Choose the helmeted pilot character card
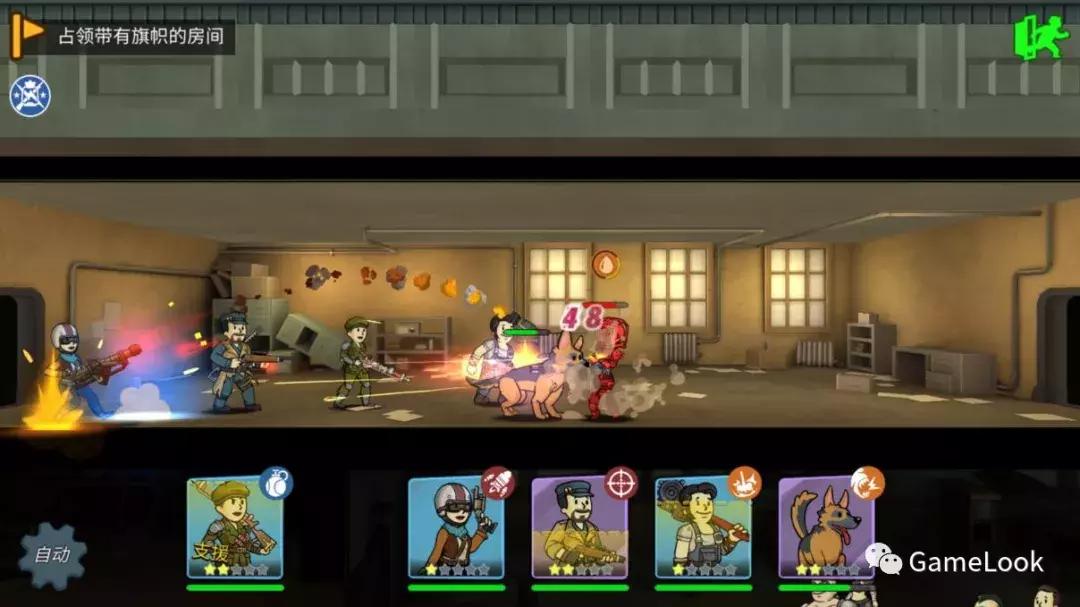The height and width of the screenshot is (607, 1080). [455, 528]
